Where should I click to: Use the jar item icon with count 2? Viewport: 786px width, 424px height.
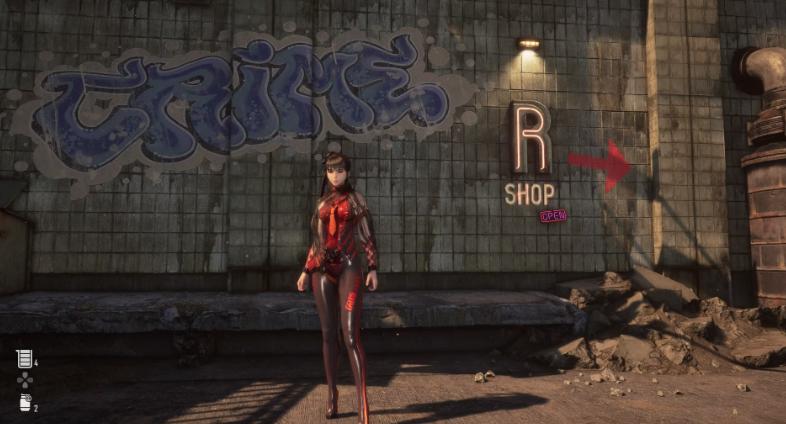[24, 402]
